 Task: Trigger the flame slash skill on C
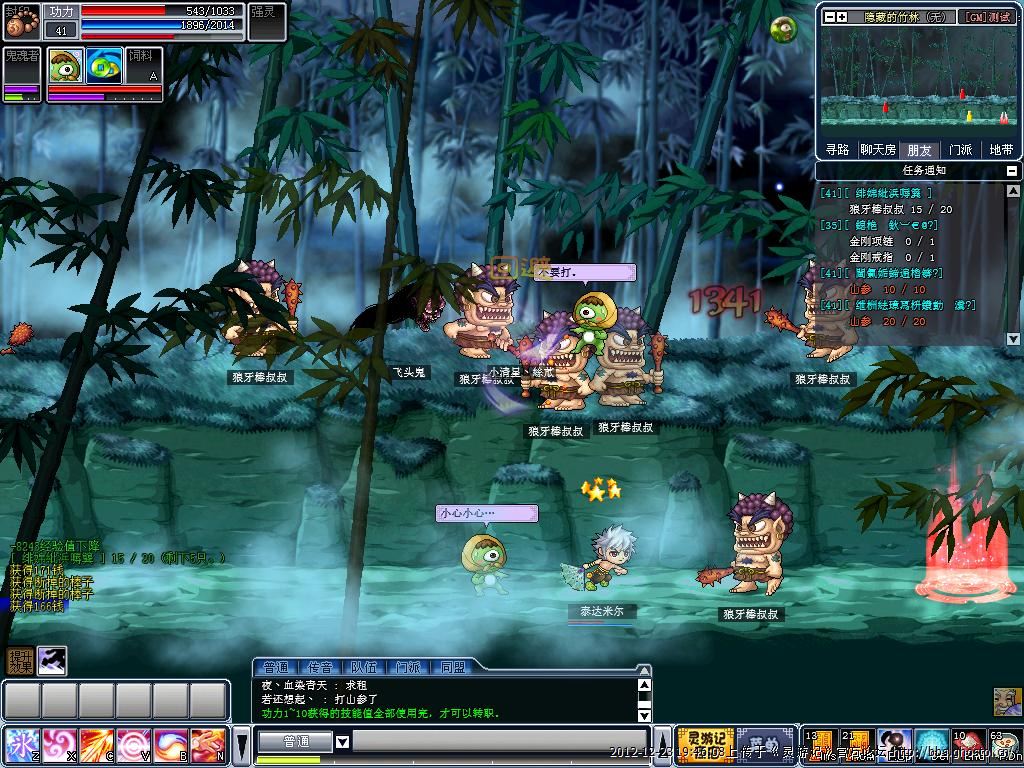(x=97, y=745)
